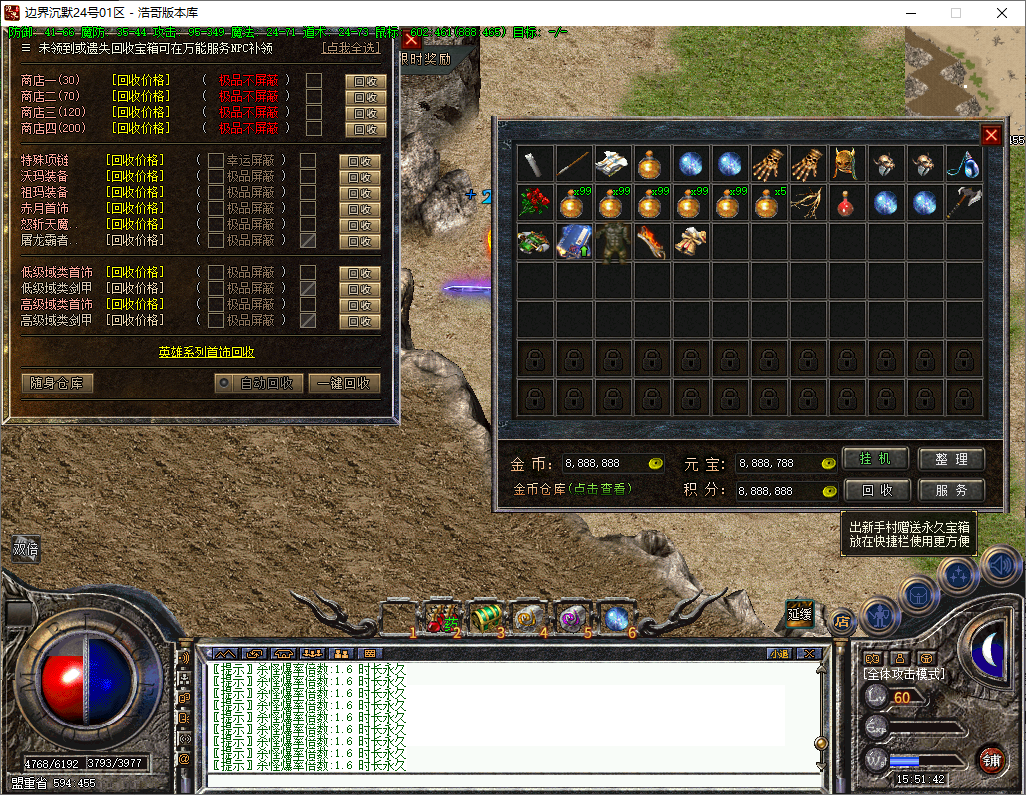Open the 服务 service button

pyautogui.click(x=951, y=491)
